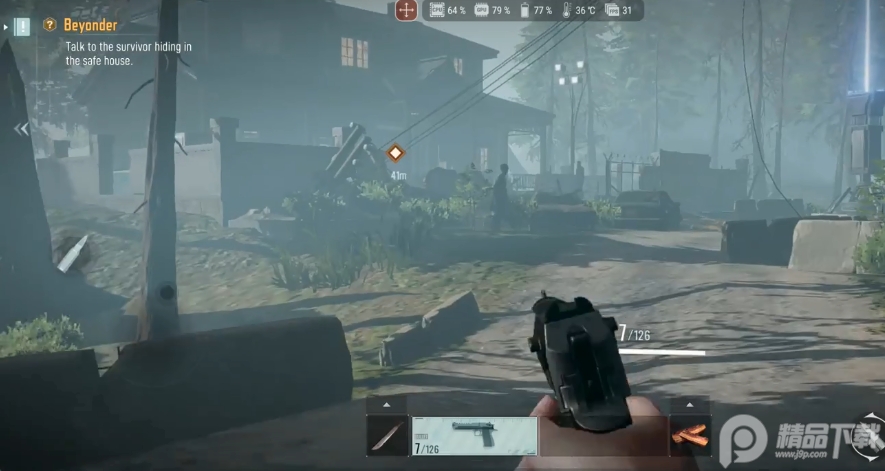Collapse the quest panel with double-arrow

point(21,129)
